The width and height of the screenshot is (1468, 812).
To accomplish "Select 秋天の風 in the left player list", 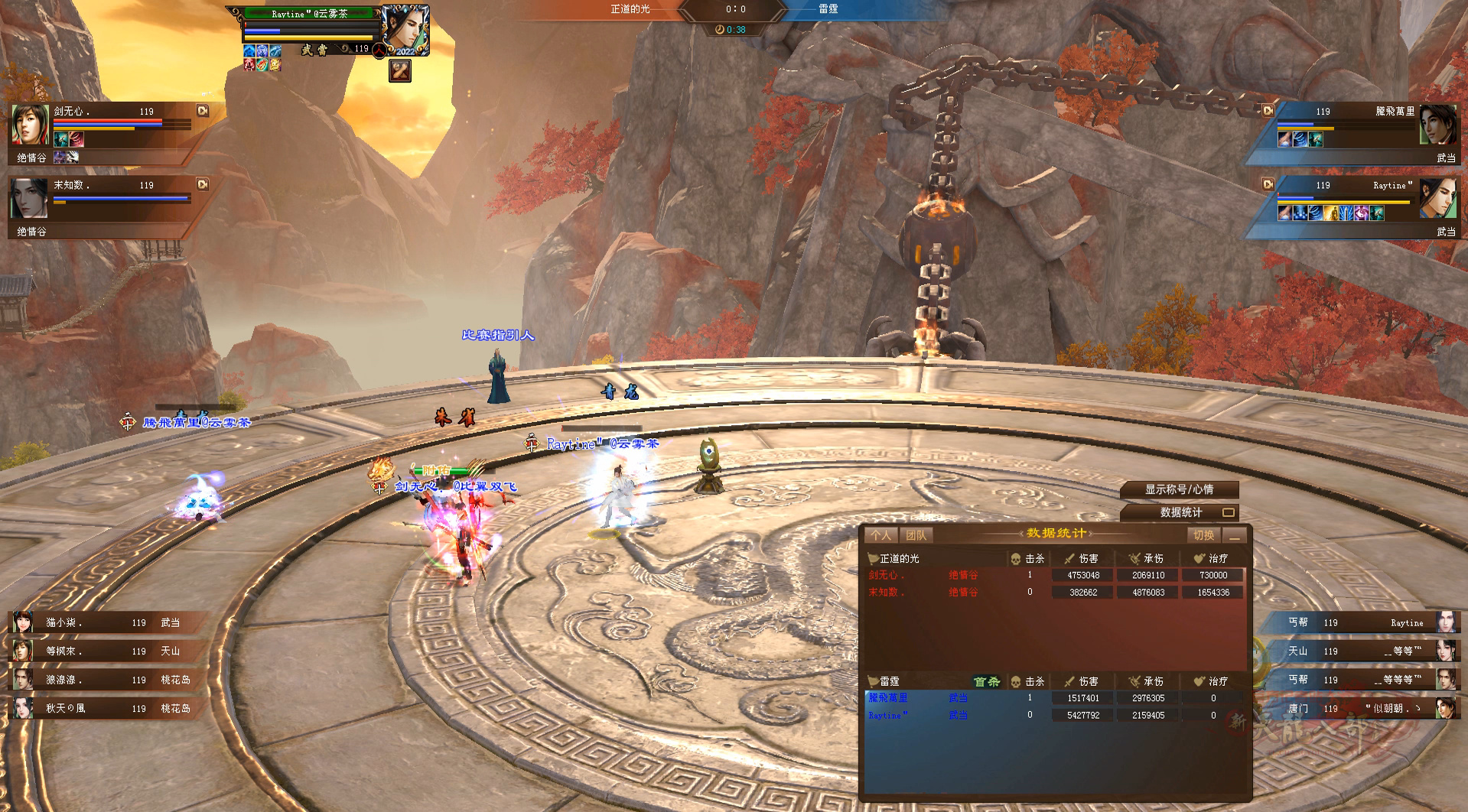I will 107,708.
